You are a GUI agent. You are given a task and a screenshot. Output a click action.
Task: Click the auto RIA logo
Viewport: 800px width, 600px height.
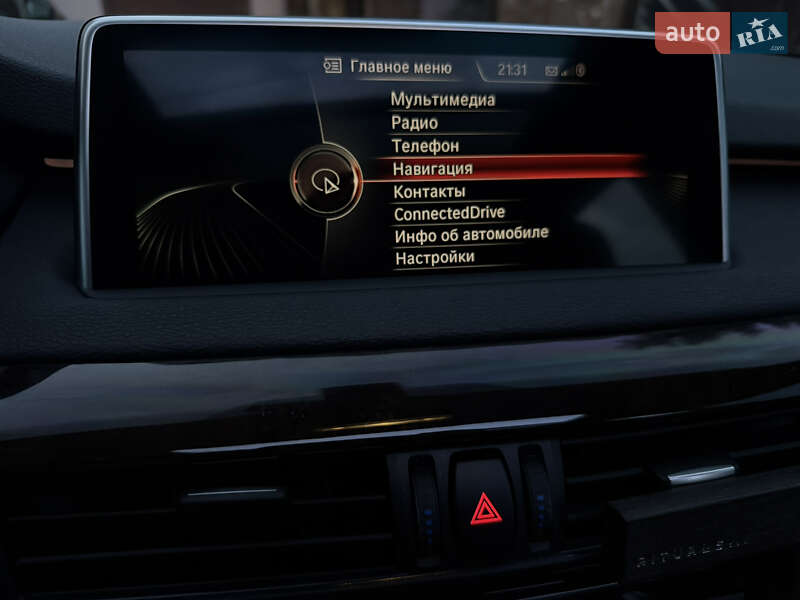(721, 33)
